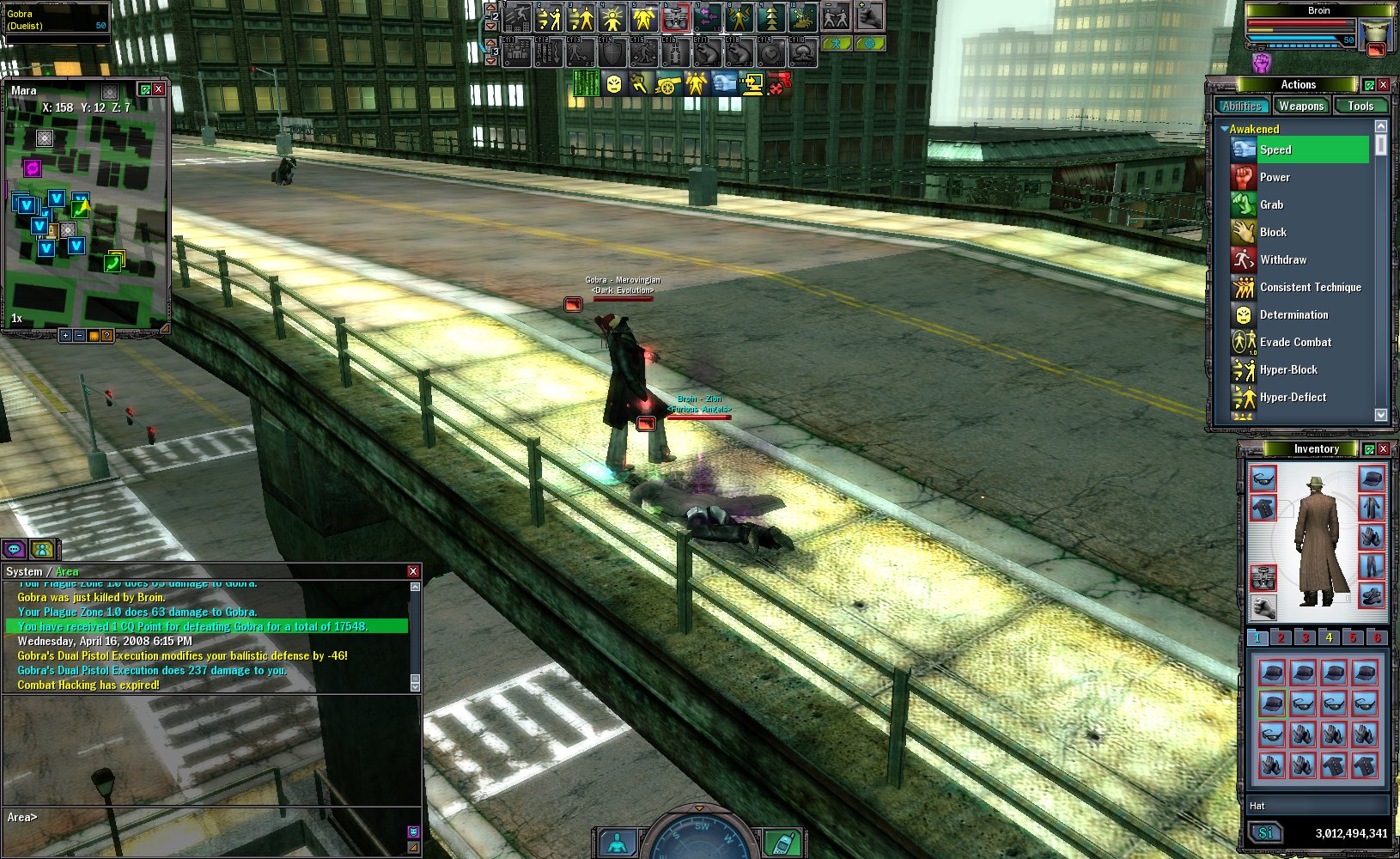Screen dimensions: 1400x859
Task: Close the Inventory window
Action: click(1383, 449)
